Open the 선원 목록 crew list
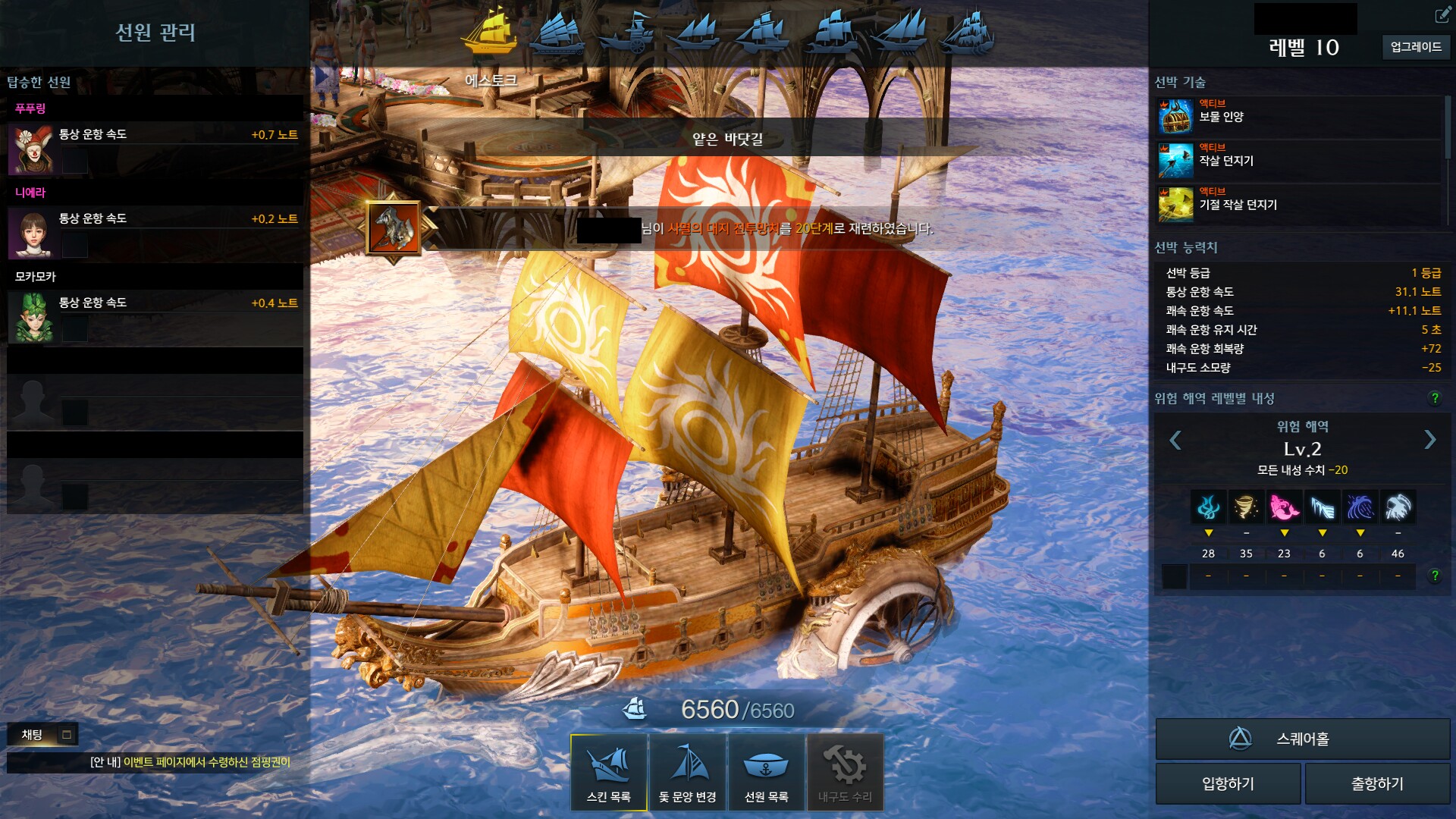Viewport: 1456px width, 819px height. tap(766, 772)
